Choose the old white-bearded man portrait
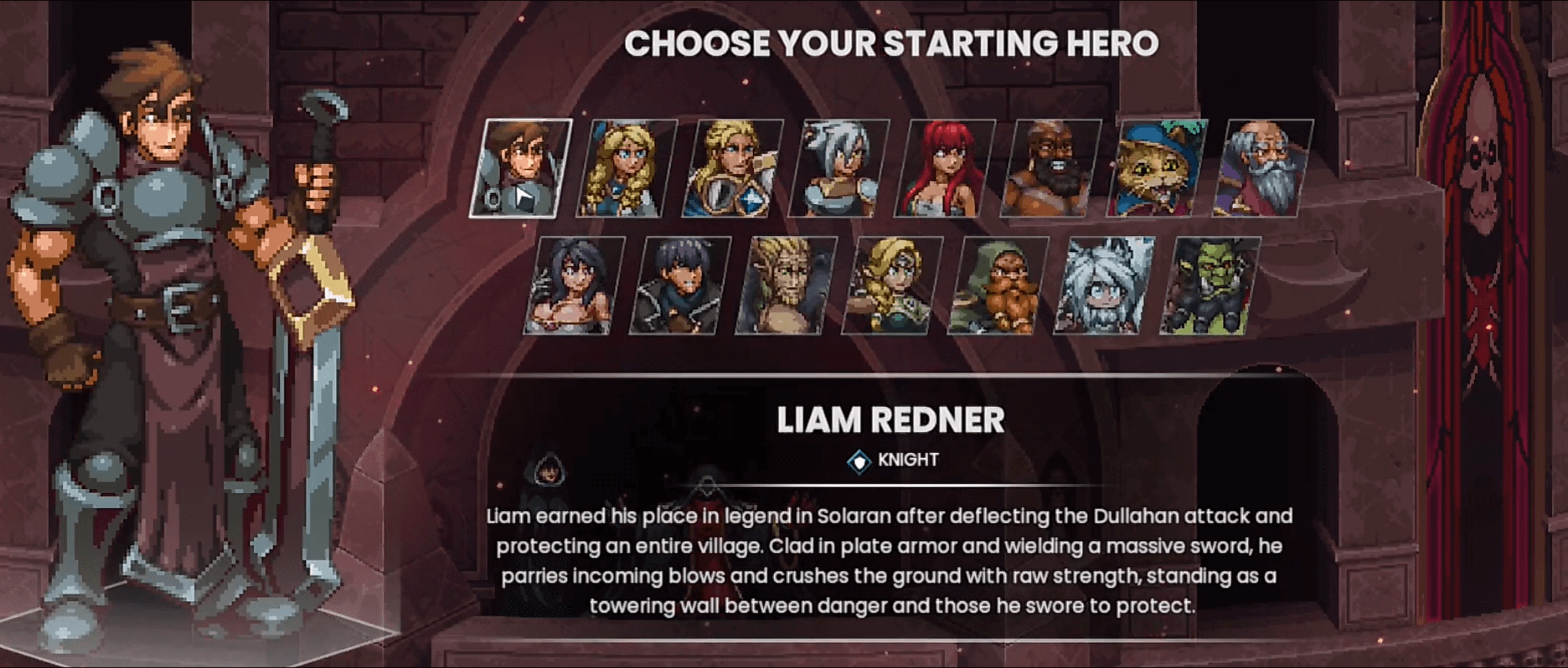The height and width of the screenshot is (668, 1568). (1263, 168)
